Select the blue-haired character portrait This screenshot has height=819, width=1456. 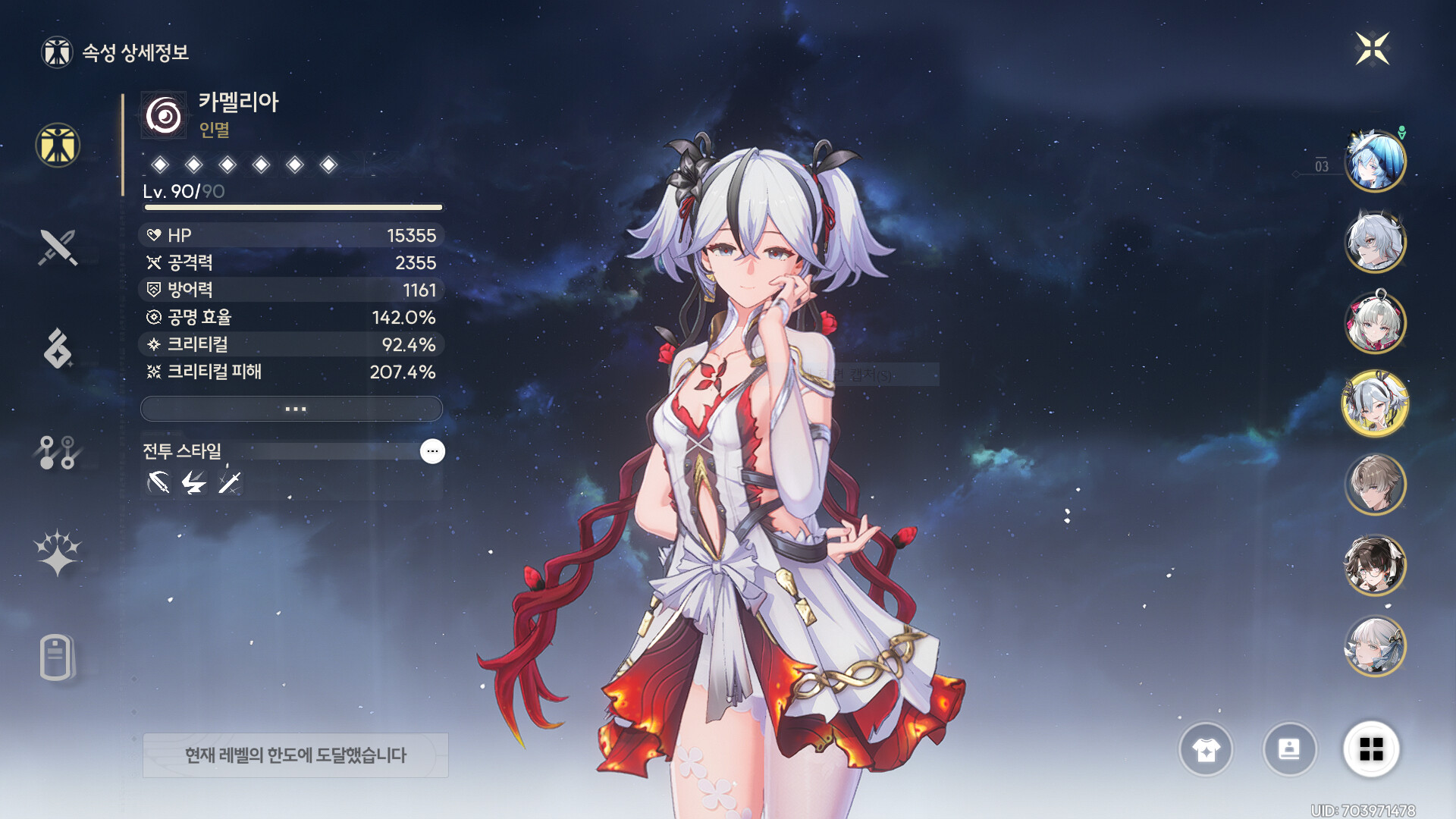tap(1374, 161)
